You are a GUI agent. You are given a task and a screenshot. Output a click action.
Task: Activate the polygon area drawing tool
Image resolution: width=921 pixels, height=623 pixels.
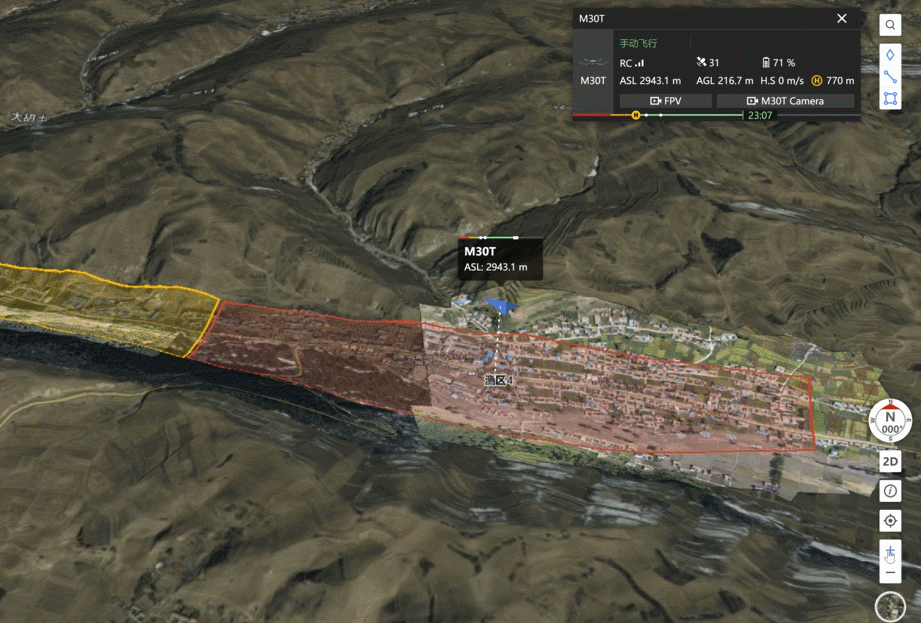pyautogui.click(x=890, y=99)
